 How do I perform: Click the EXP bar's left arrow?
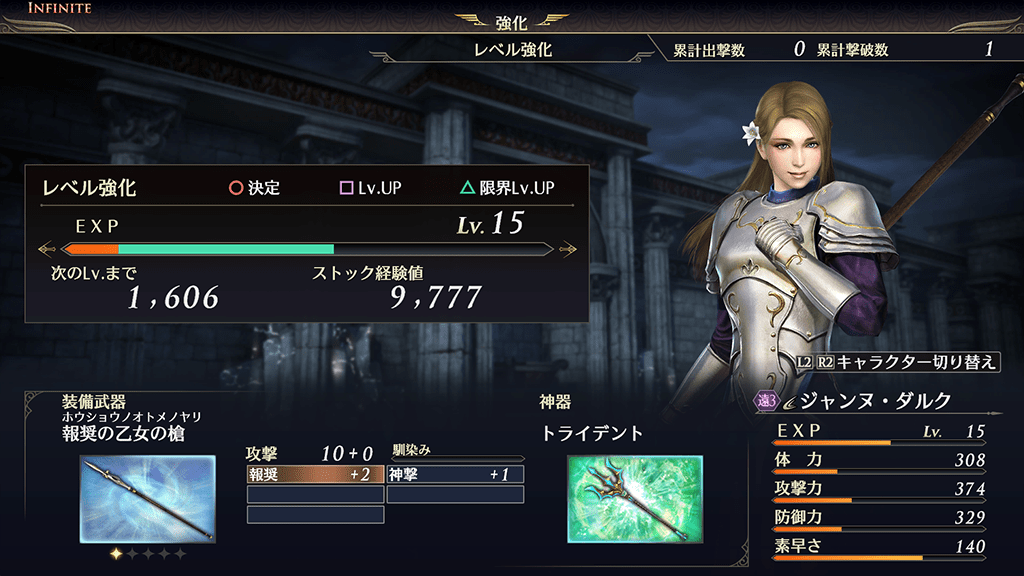coord(46,249)
